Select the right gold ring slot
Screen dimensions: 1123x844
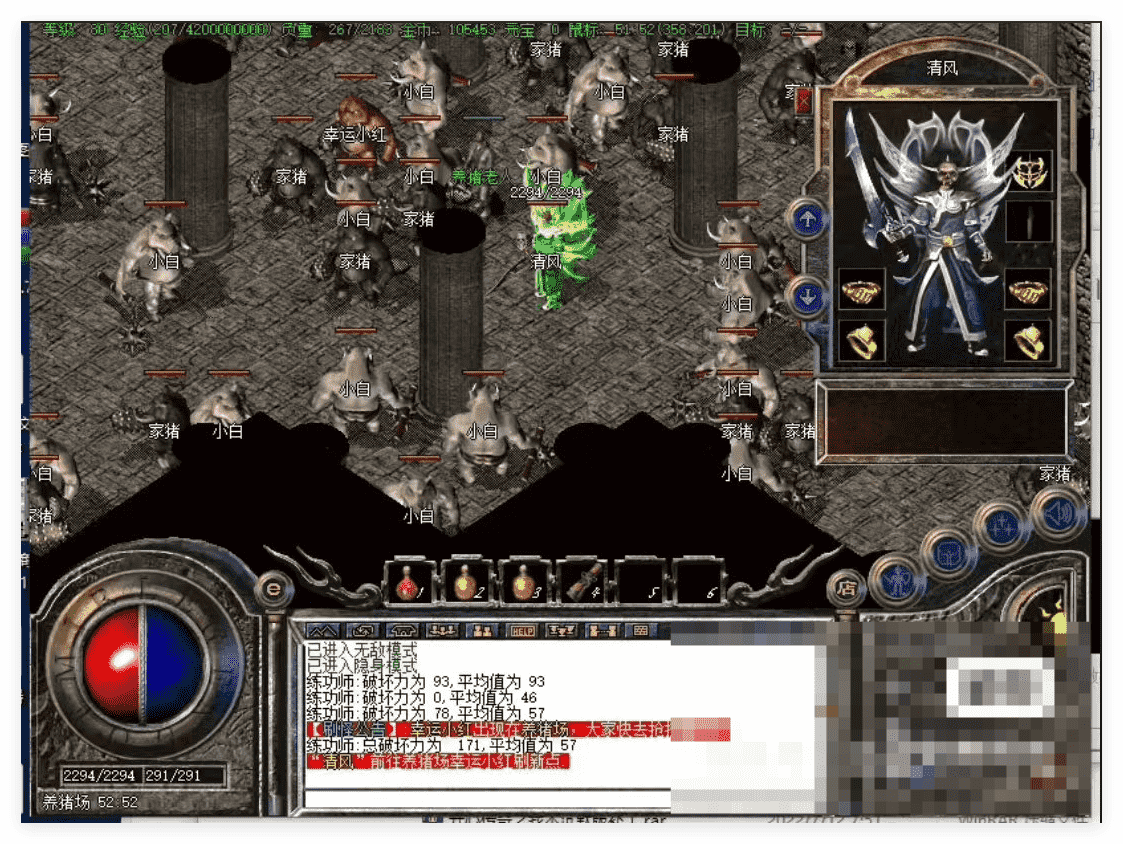tap(1027, 342)
